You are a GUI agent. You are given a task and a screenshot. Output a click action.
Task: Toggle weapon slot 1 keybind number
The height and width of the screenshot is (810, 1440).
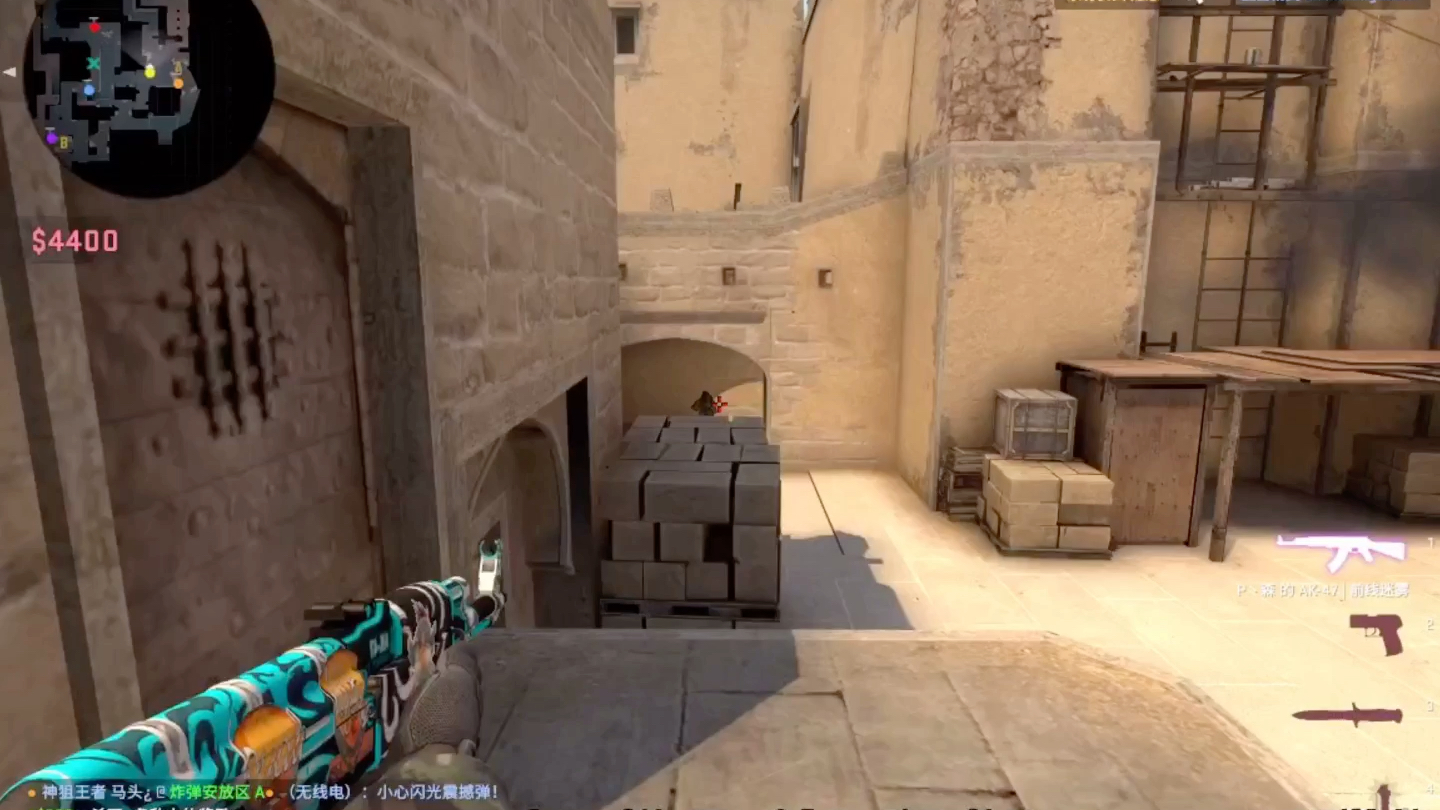(1430, 543)
